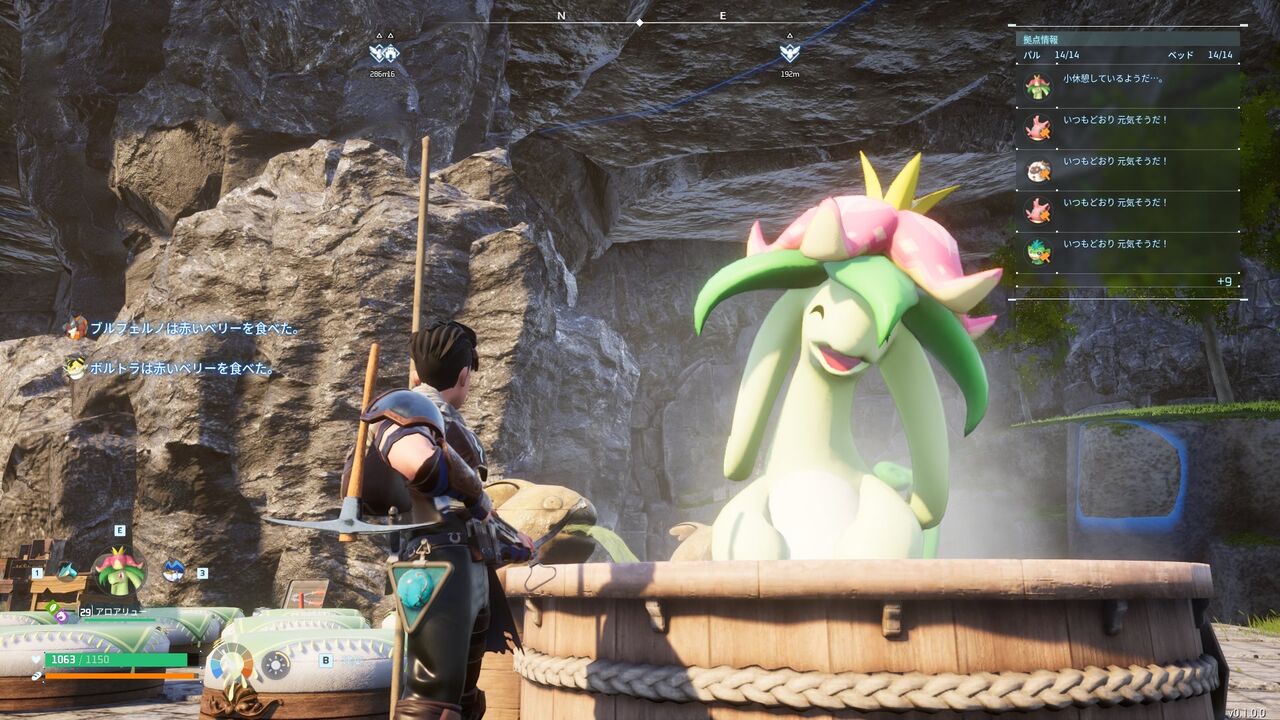Select the compass marker showing 192m
Screen dimensions: 1280x720
pyautogui.click(x=790, y=54)
